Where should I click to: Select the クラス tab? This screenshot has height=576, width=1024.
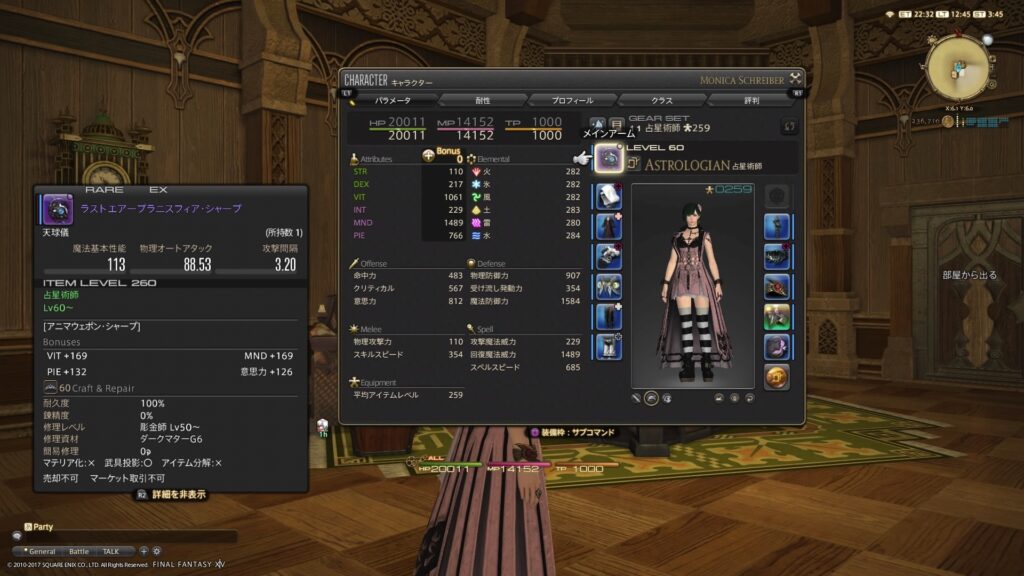click(662, 100)
